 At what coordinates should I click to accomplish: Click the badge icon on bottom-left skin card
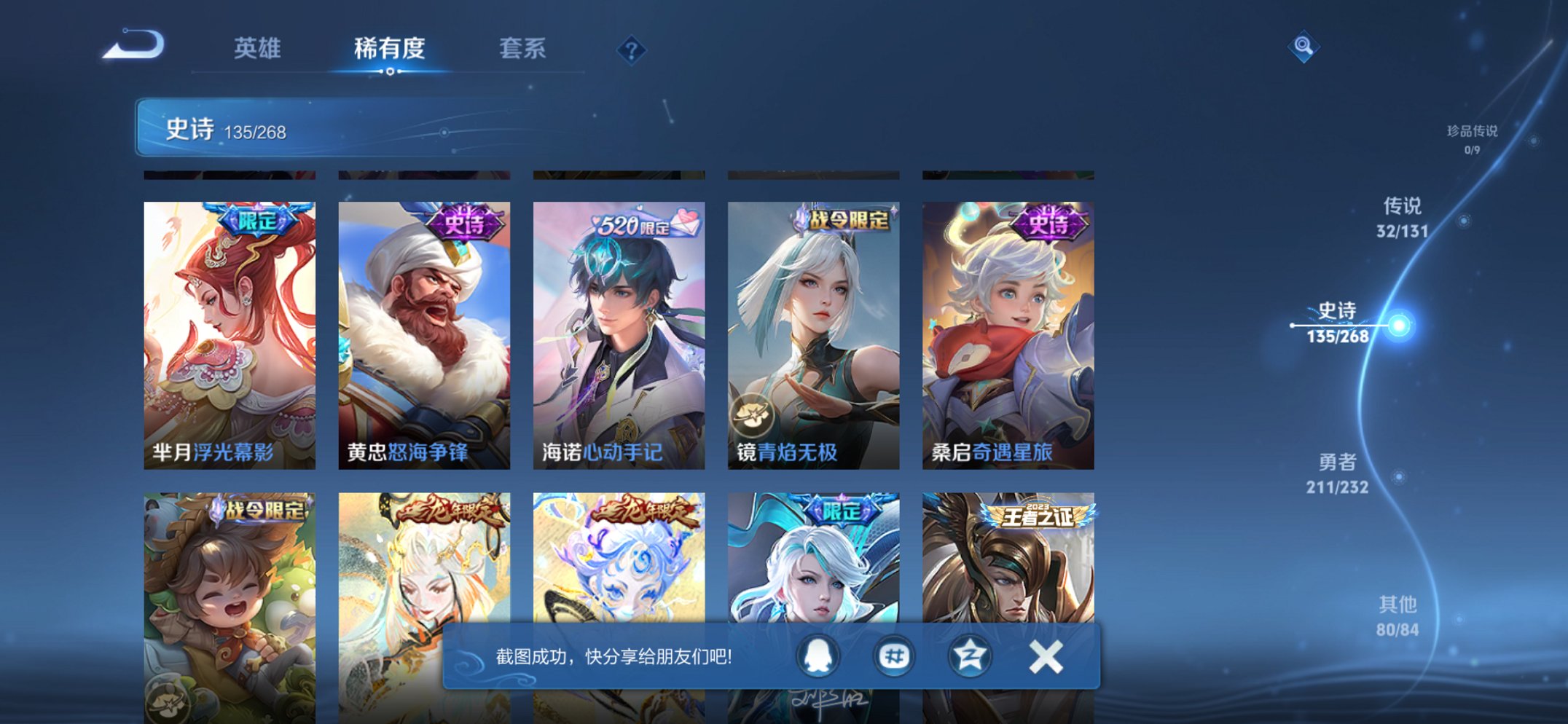165,701
